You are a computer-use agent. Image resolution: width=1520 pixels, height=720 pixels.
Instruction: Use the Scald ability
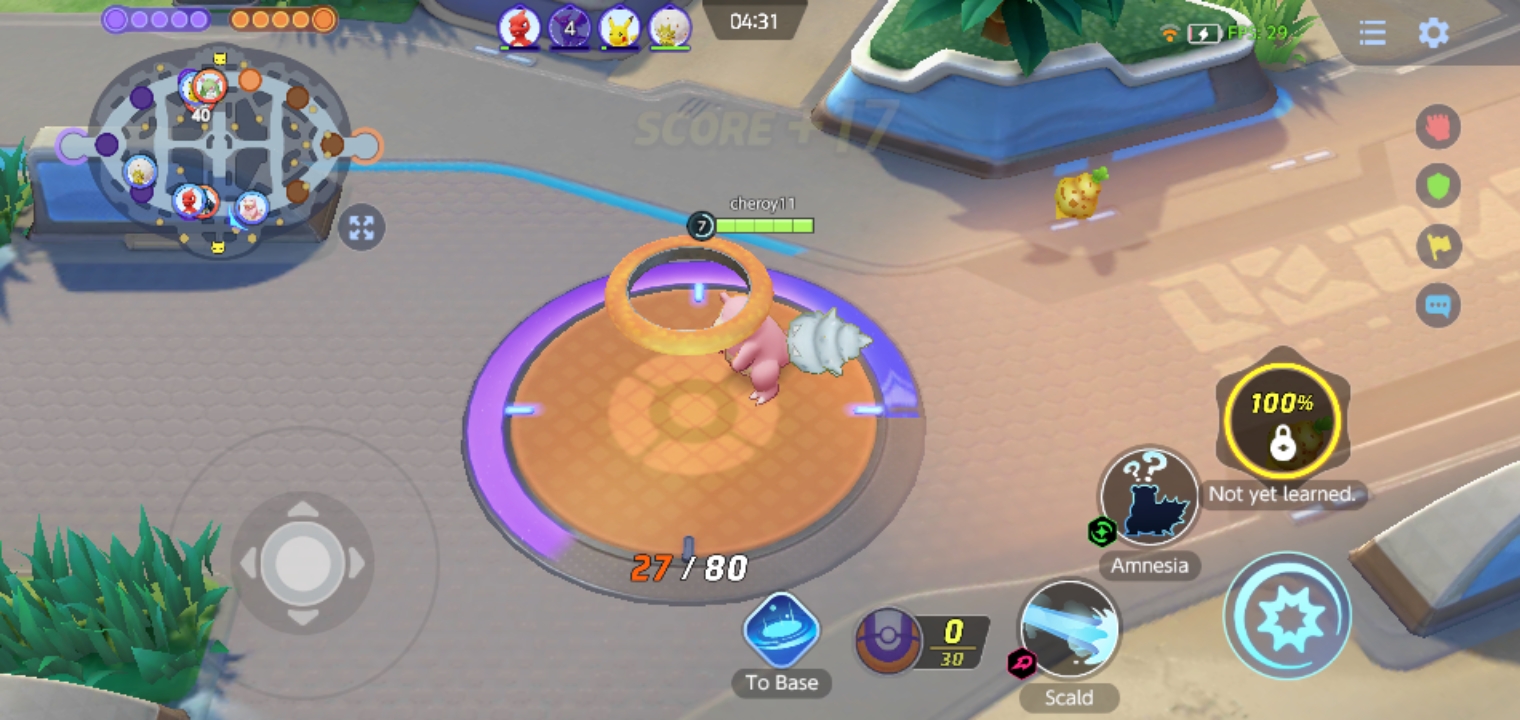[1069, 630]
